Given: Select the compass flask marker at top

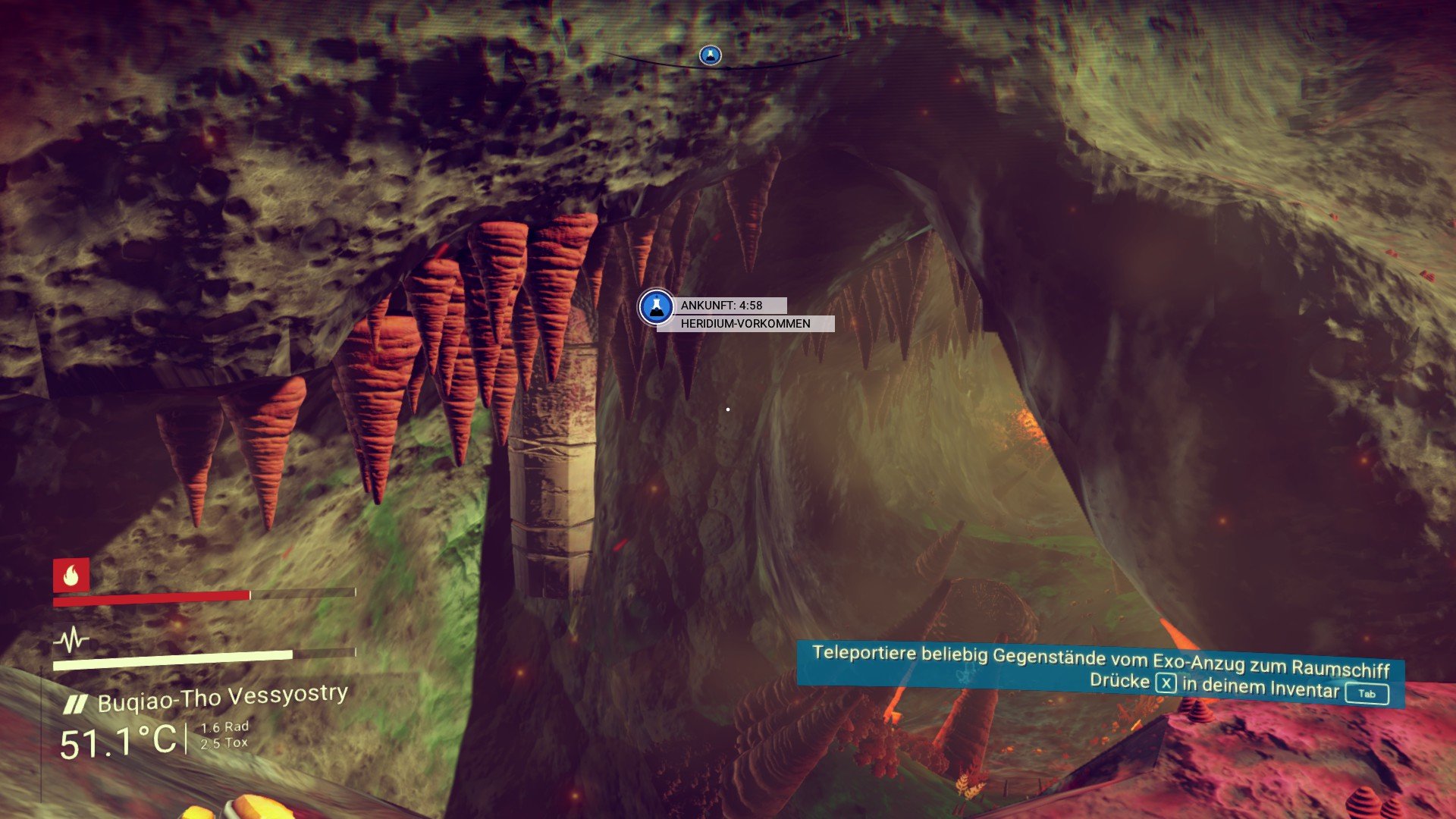Looking at the screenshot, I should pos(710,55).
